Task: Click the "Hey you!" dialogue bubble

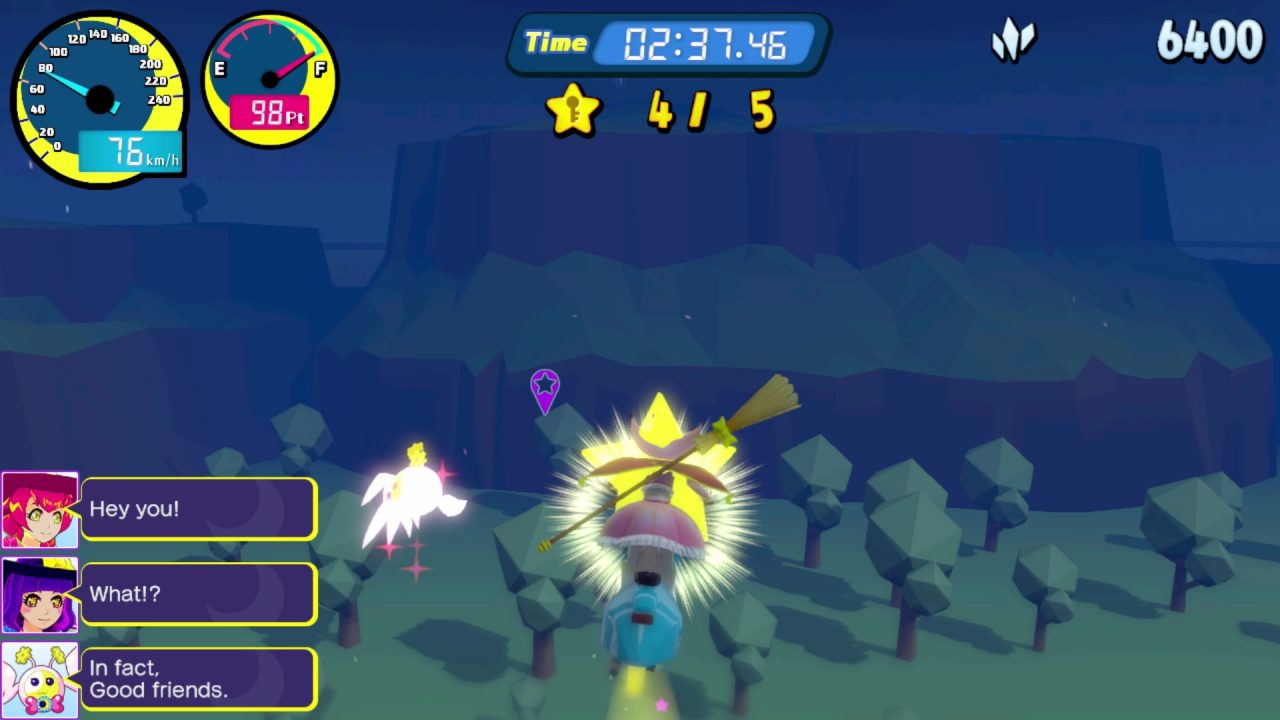Action: point(199,509)
